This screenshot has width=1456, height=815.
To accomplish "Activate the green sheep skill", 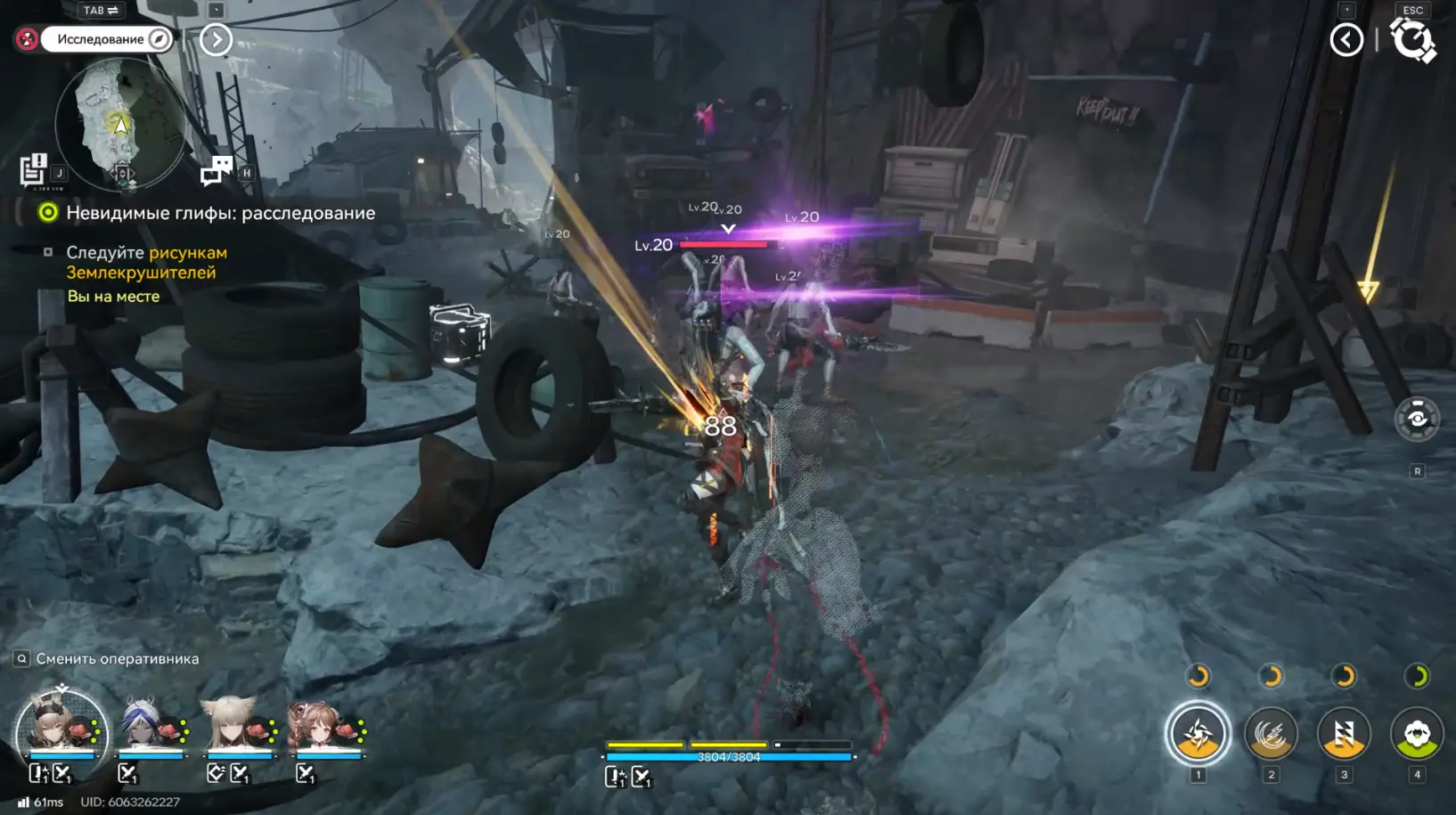I will click(x=1417, y=734).
